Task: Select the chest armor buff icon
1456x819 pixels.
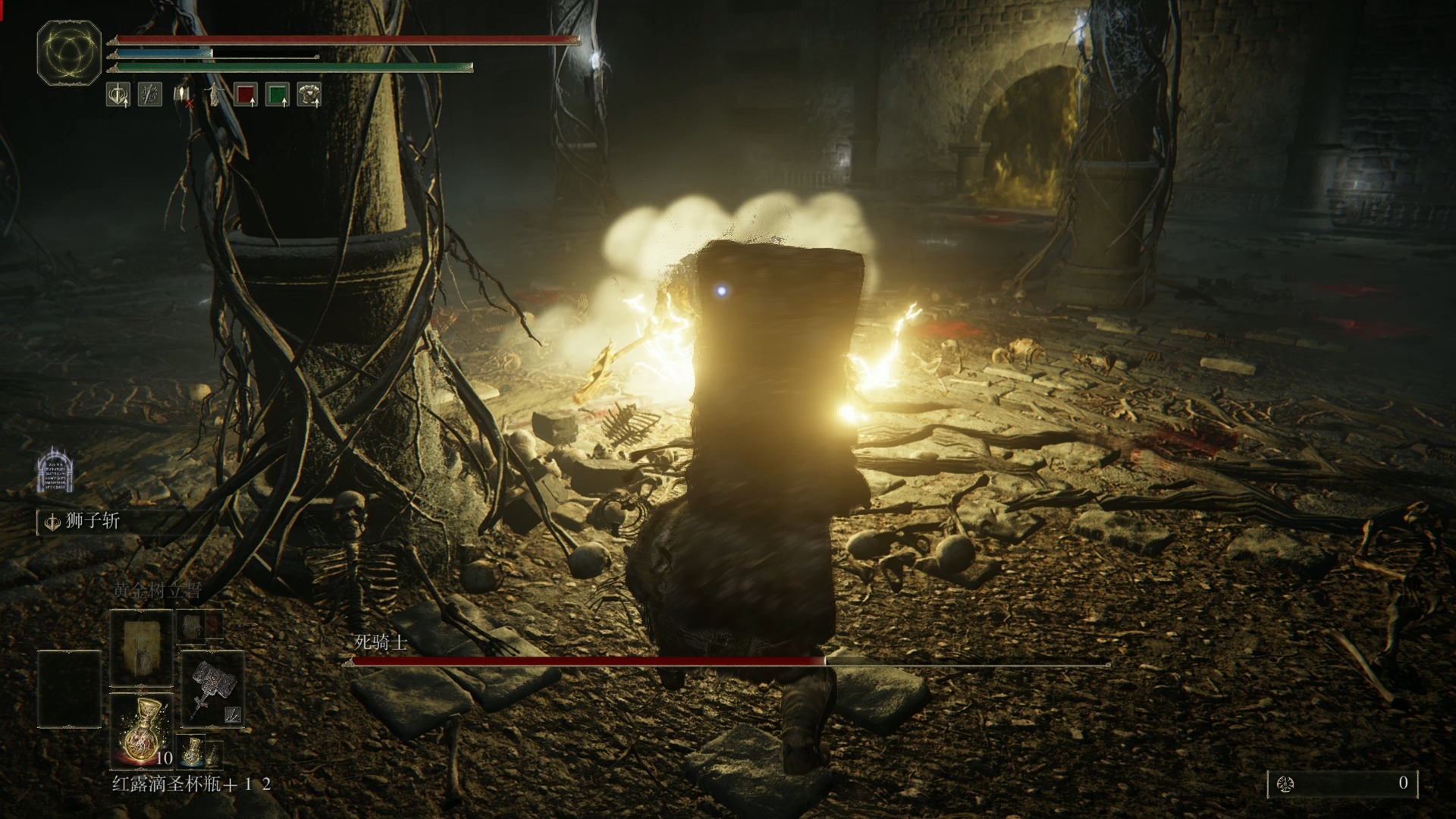Action: [309, 95]
